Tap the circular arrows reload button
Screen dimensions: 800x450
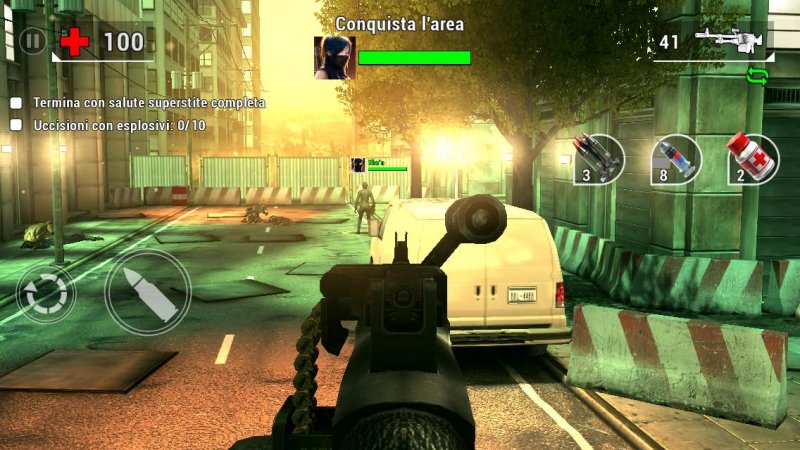(45, 293)
